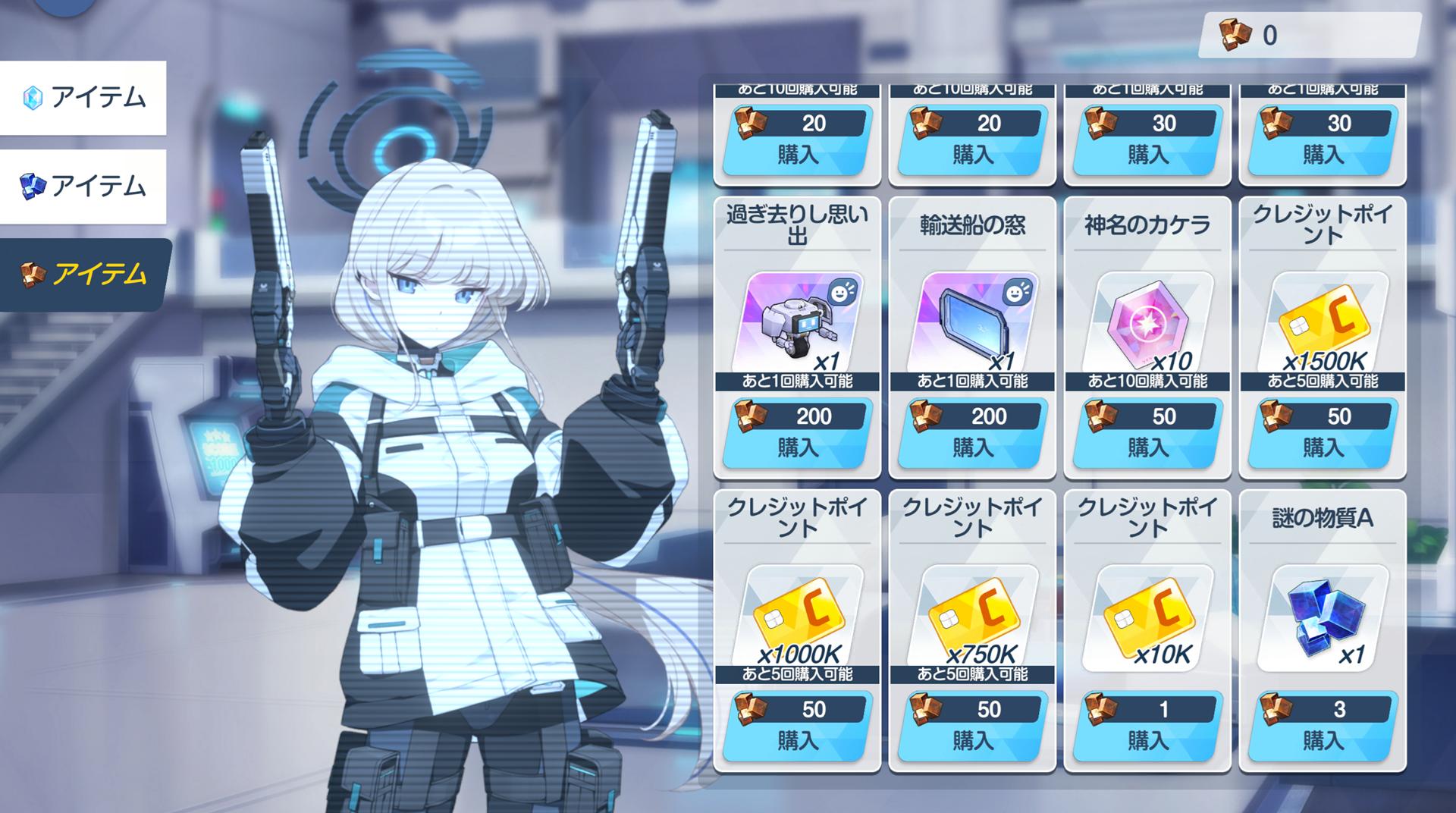
Task: View the pink 神名のカケラ shard icon
Action: [1147, 322]
